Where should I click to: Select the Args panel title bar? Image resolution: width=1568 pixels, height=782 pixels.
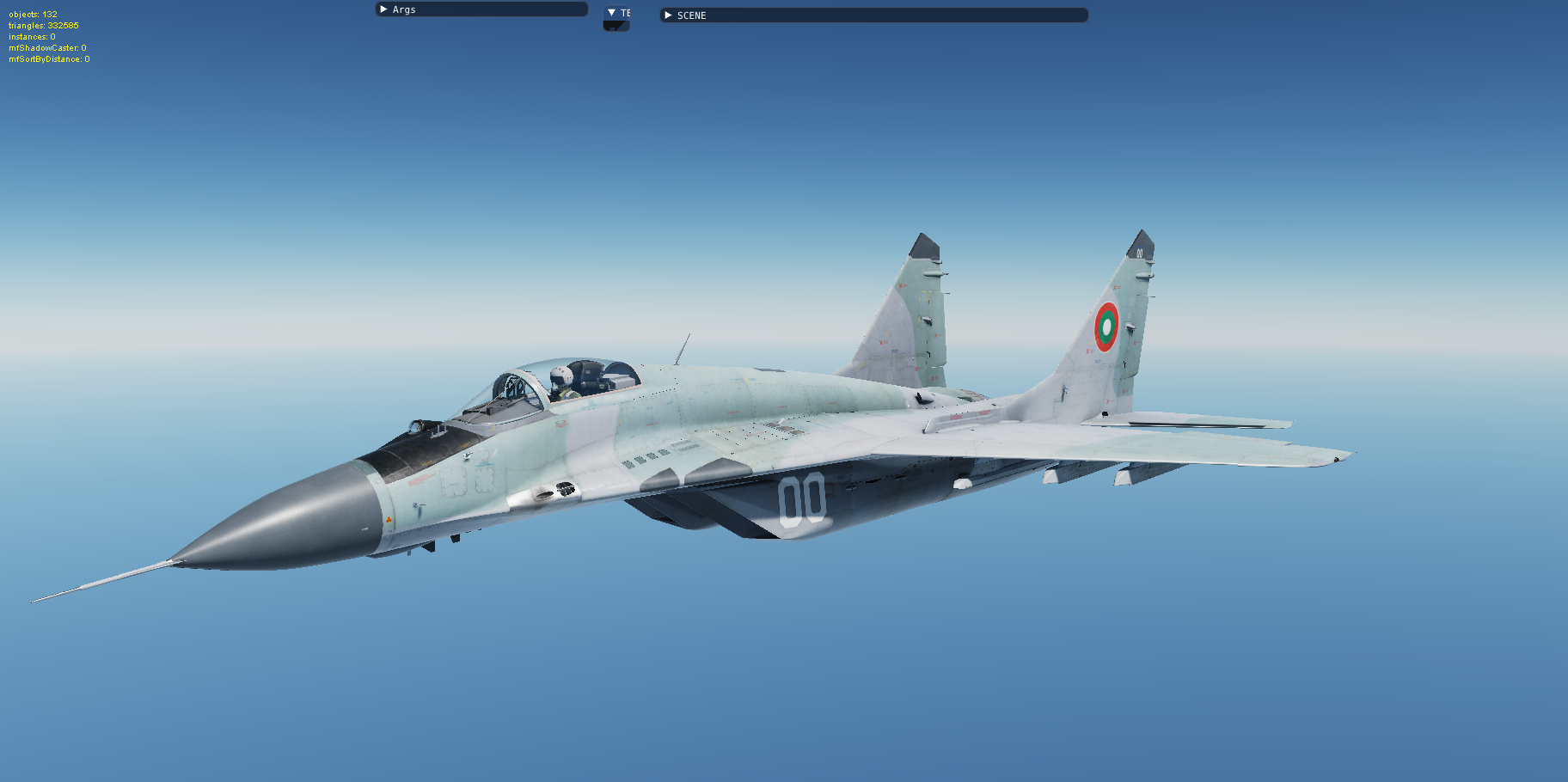(x=481, y=9)
